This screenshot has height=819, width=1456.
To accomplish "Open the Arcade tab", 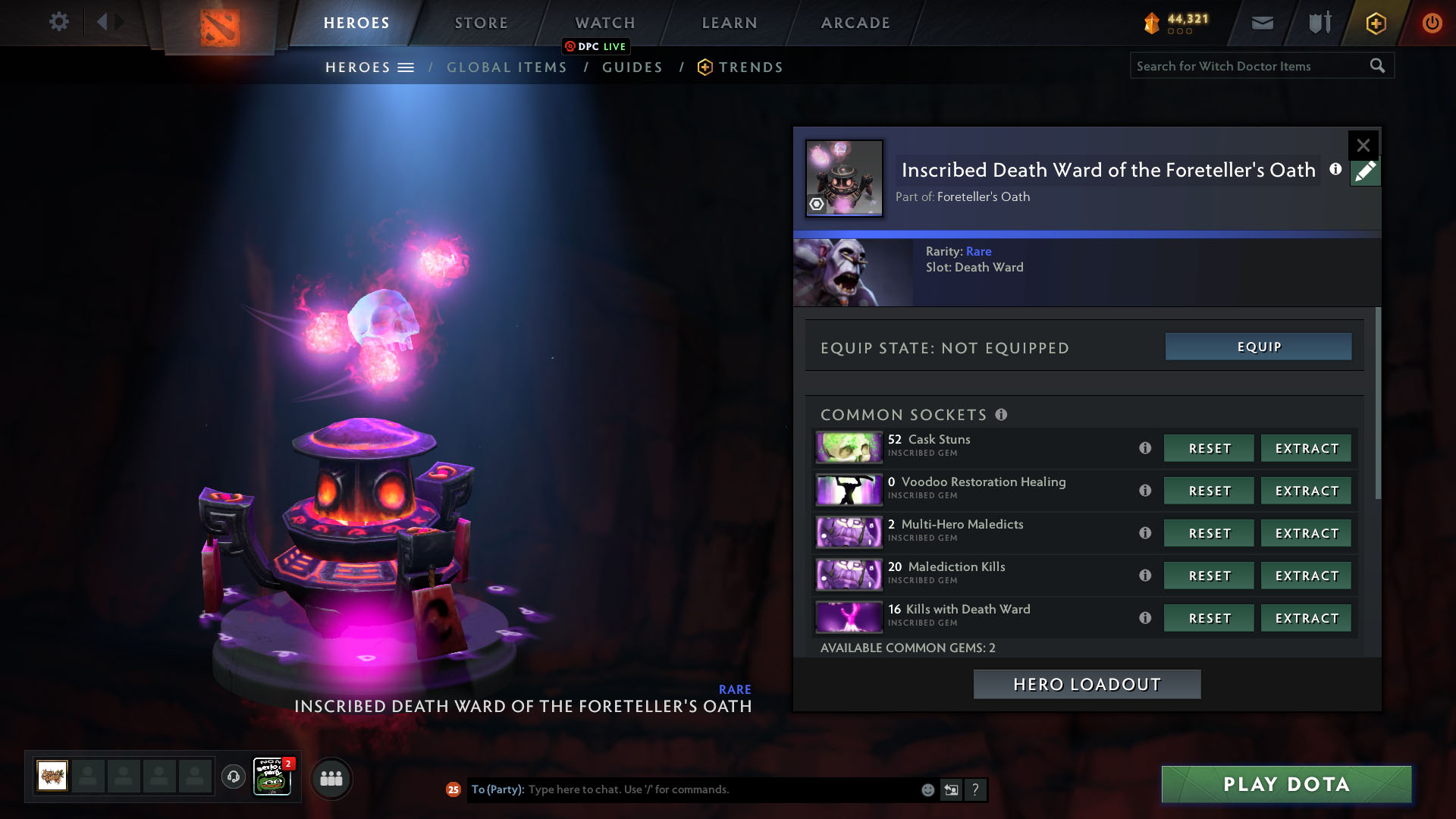I will point(855,23).
